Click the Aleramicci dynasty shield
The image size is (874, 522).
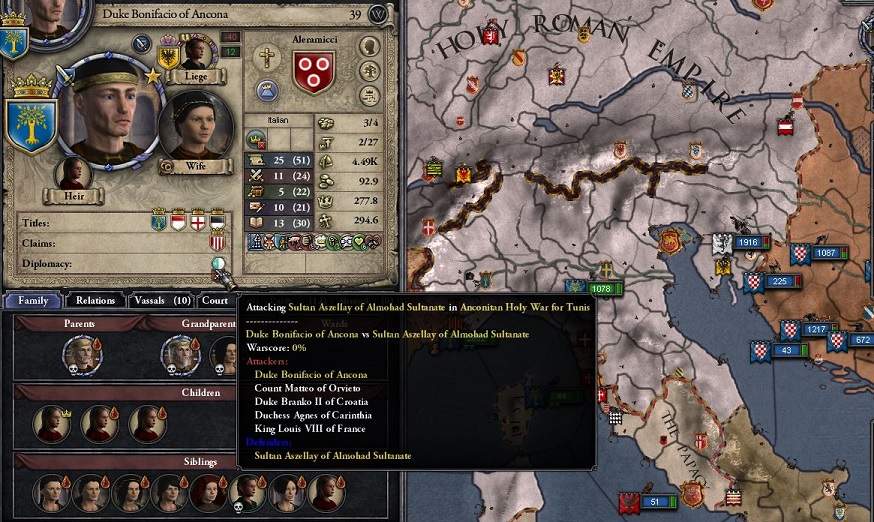(x=314, y=71)
